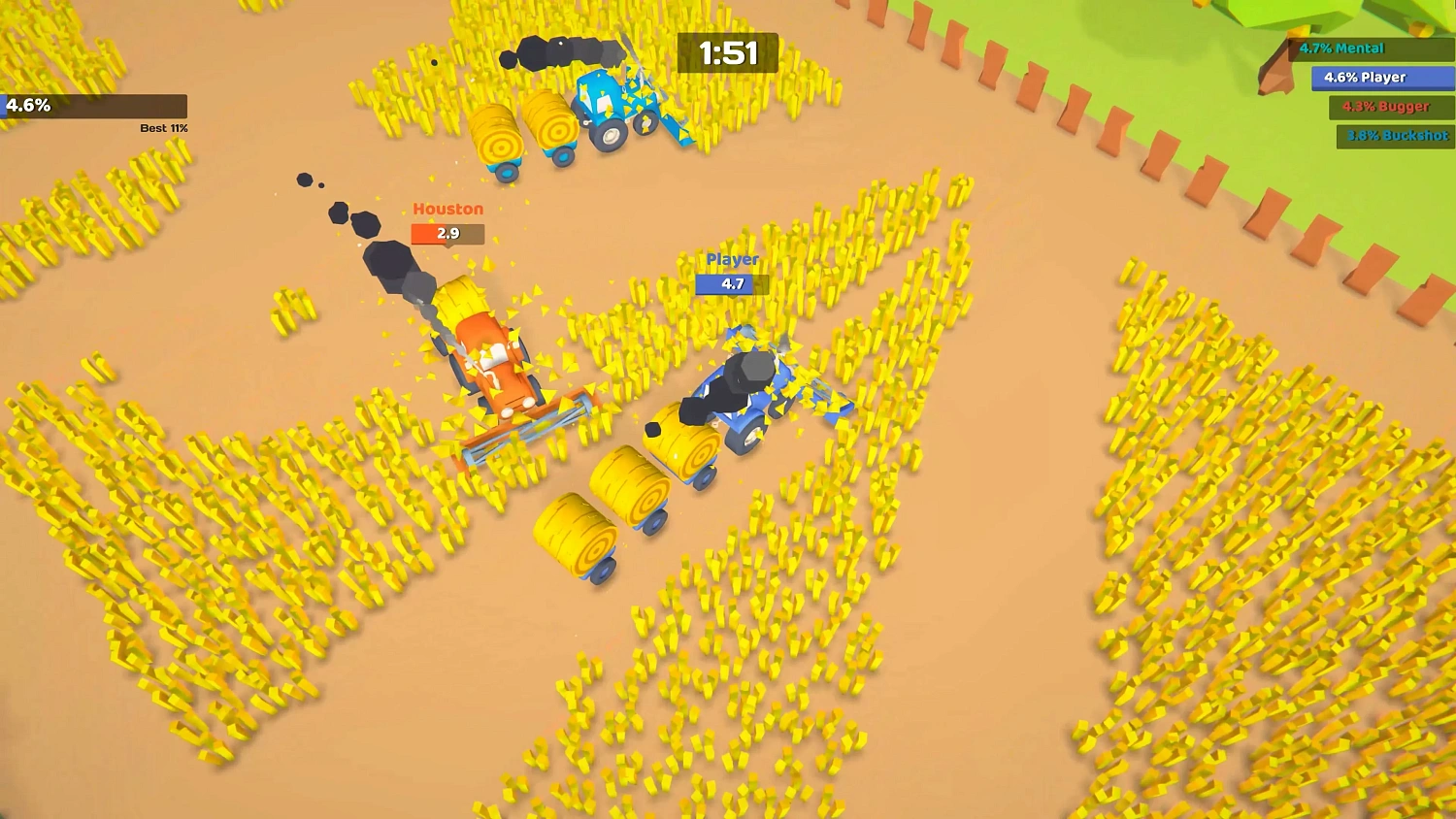Select Buckshot on the leaderboard

coord(1394,137)
